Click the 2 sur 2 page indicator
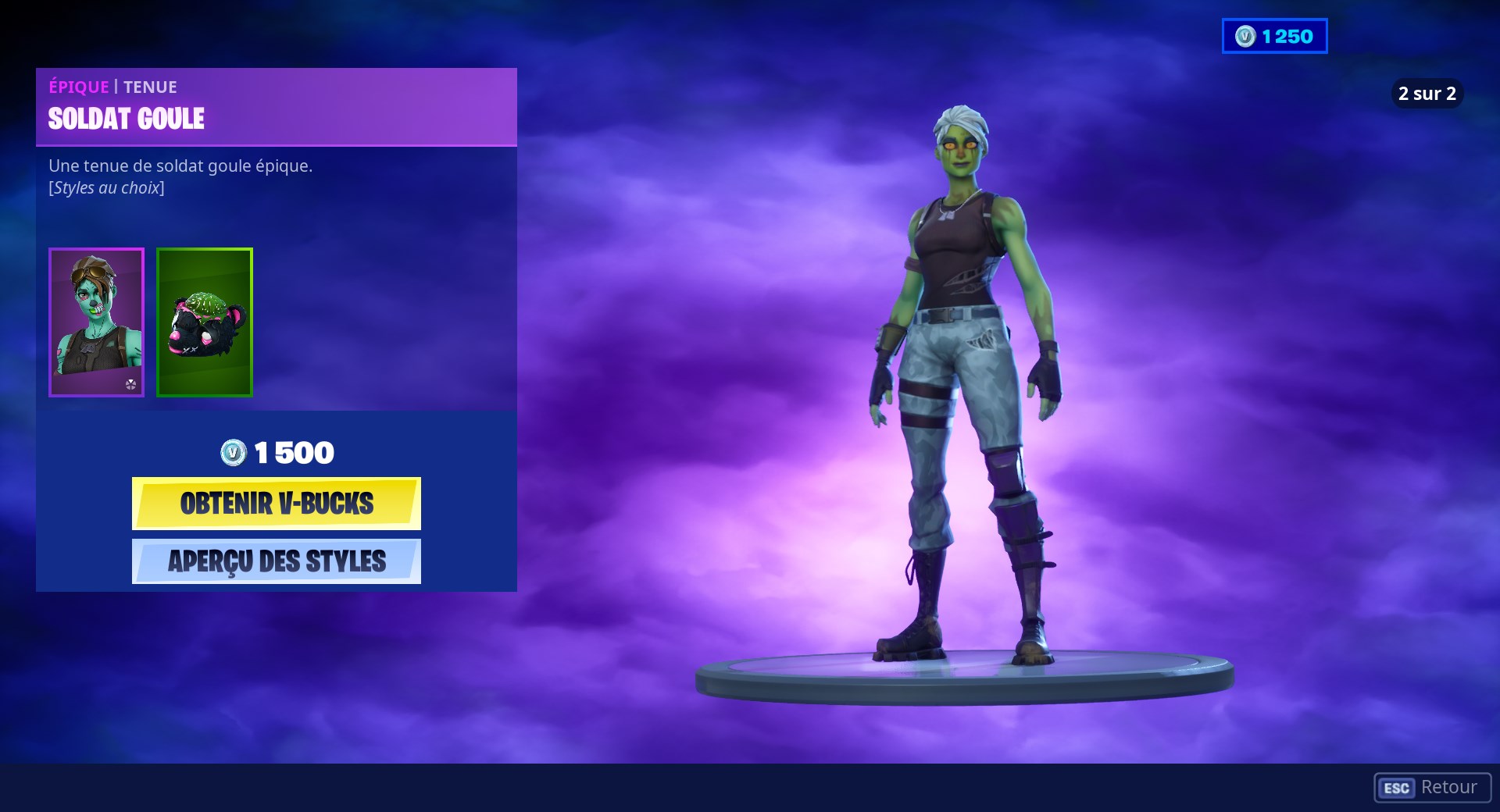Image resolution: width=1500 pixels, height=812 pixels. tap(1427, 93)
